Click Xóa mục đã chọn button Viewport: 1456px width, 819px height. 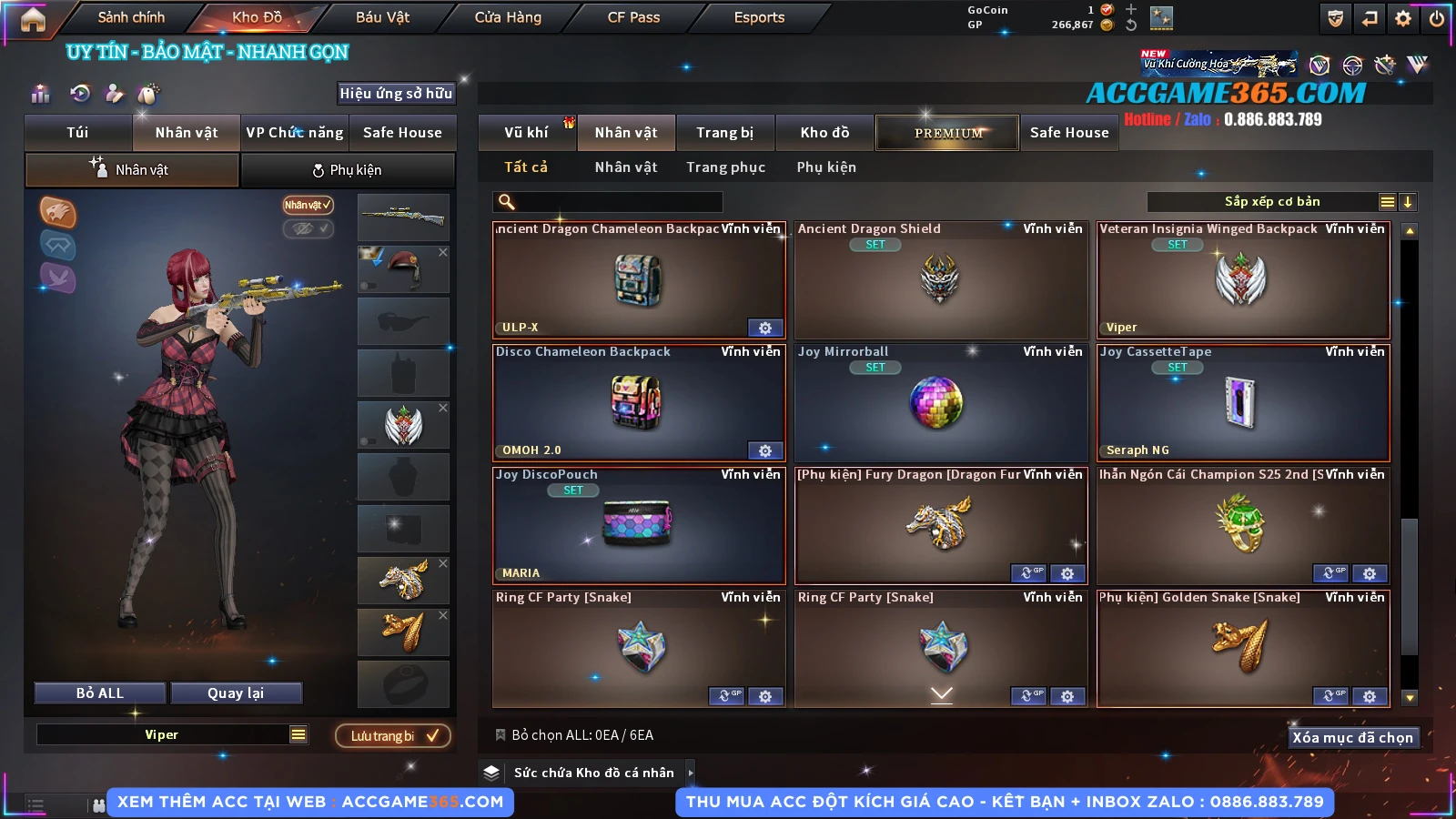click(1352, 738)
